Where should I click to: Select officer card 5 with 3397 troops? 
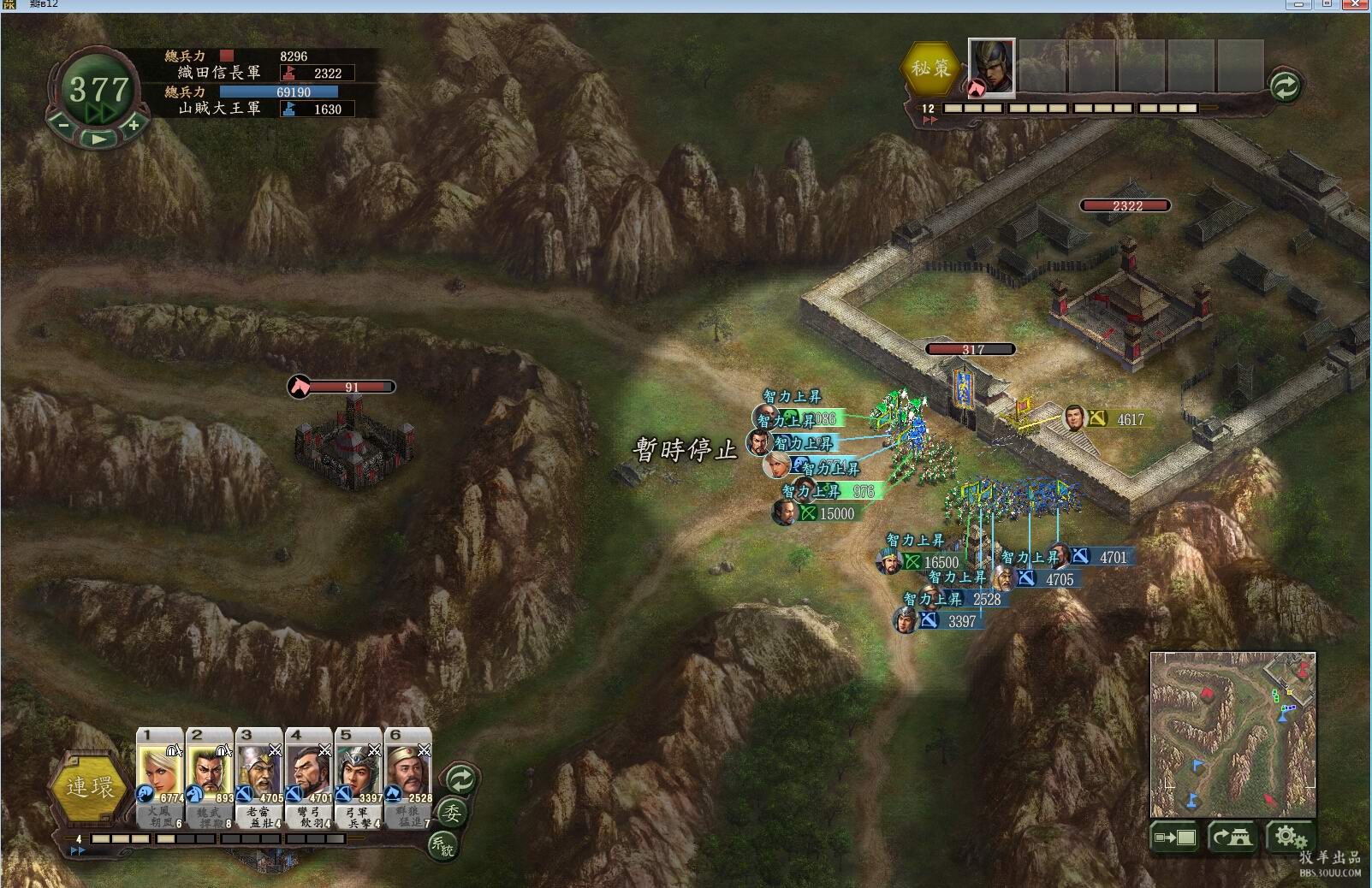coord(359,773)
